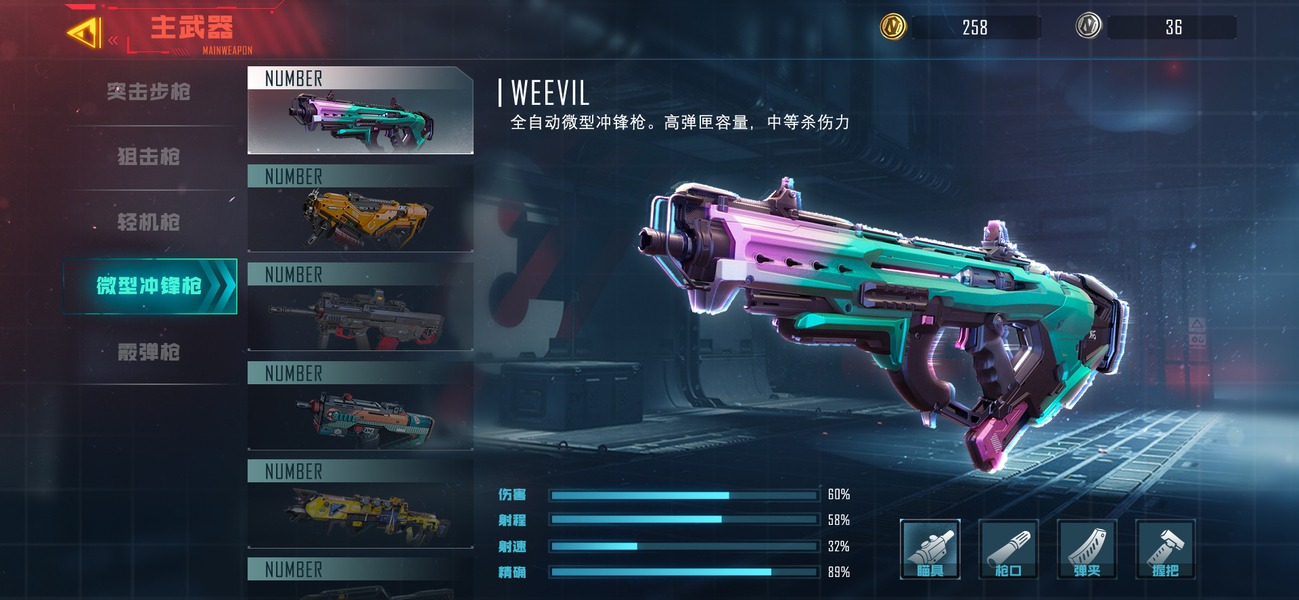Choose the 握把 grip attachment slot
Image resolution: width=1299 pixels, height=600 pixels.
click(1165, 549)
